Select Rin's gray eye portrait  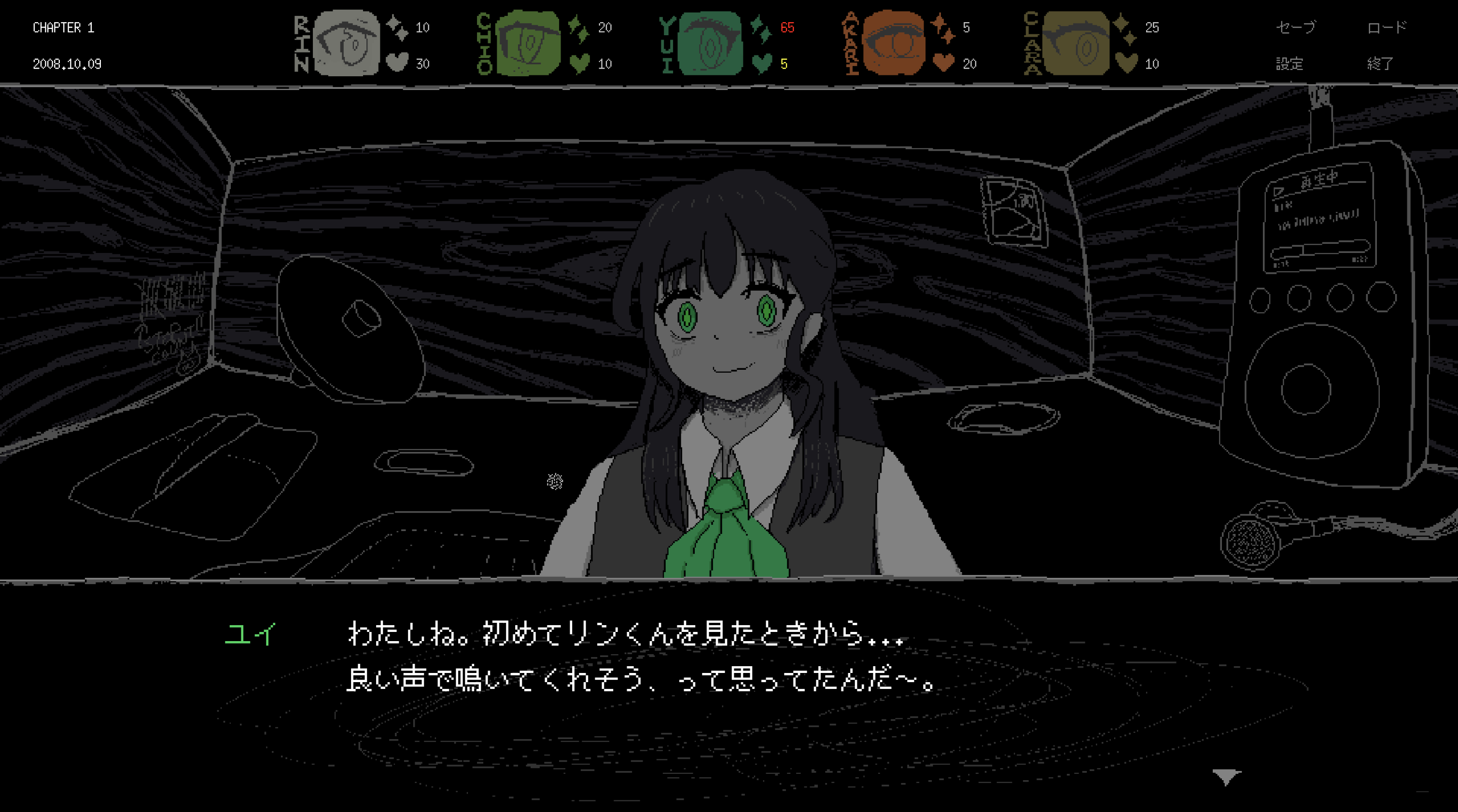[x=346, y=43]
